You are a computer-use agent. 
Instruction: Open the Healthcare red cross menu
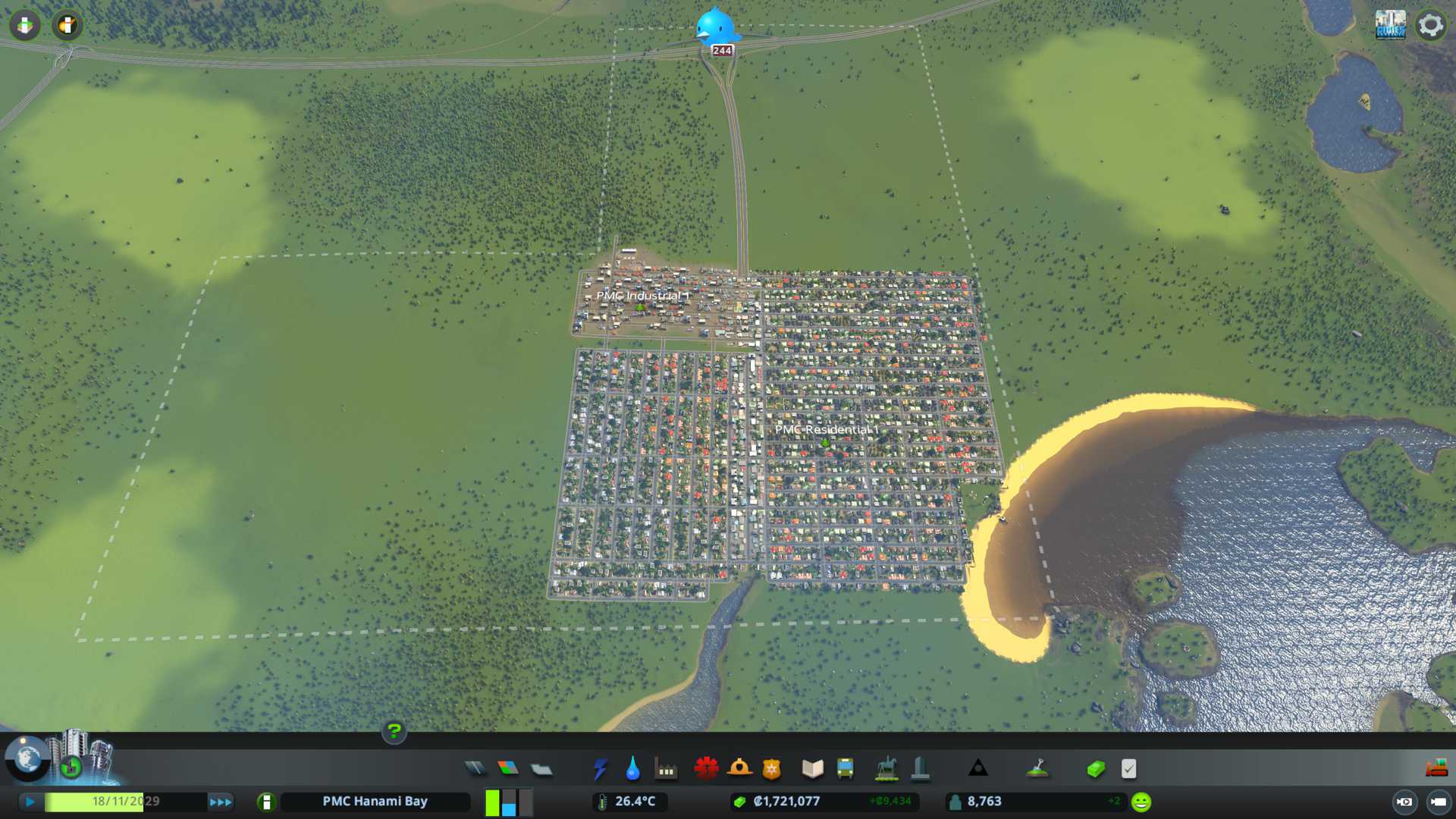(706, 769)
